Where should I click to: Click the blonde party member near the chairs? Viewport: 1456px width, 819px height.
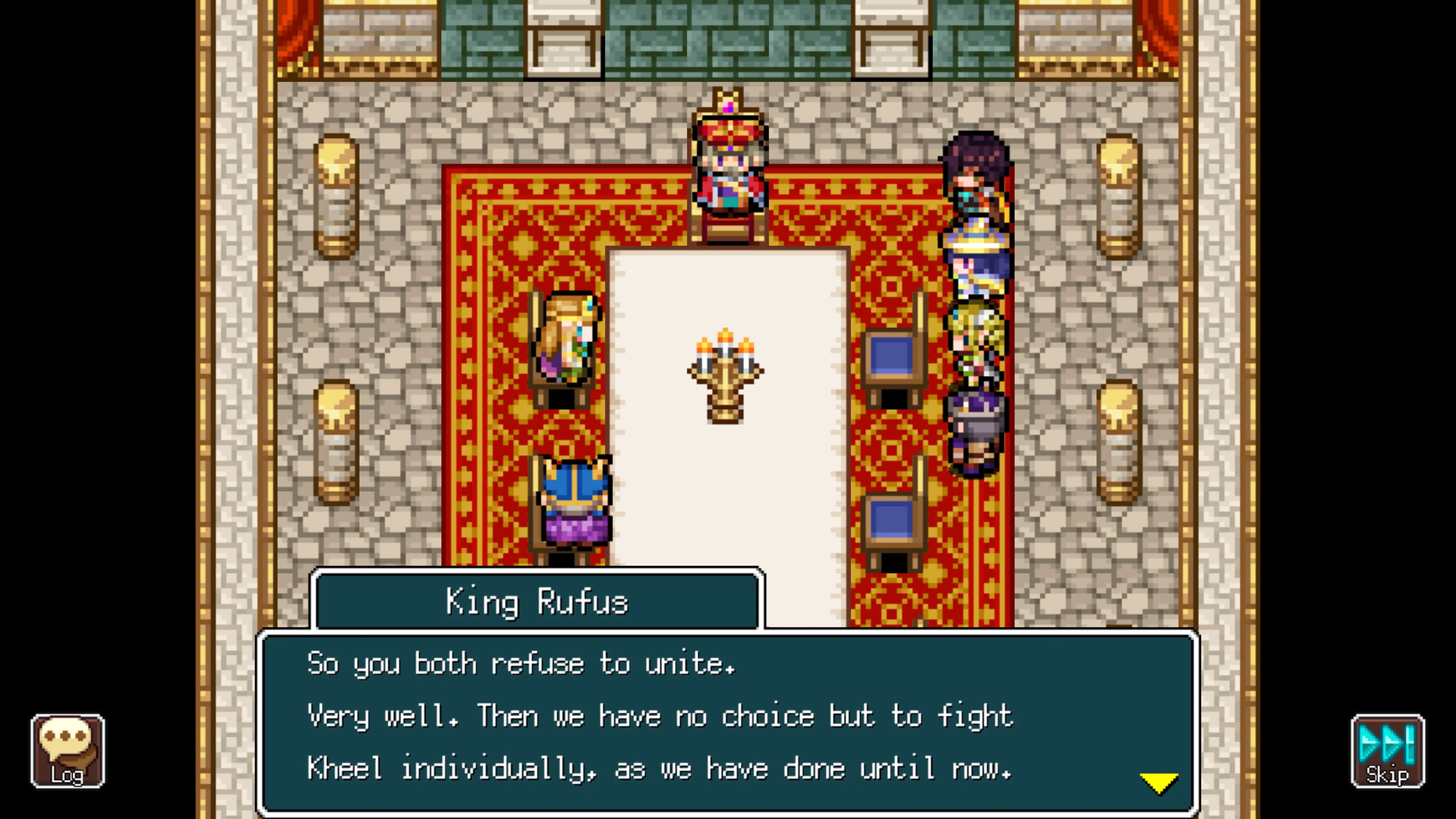(978, 339)
